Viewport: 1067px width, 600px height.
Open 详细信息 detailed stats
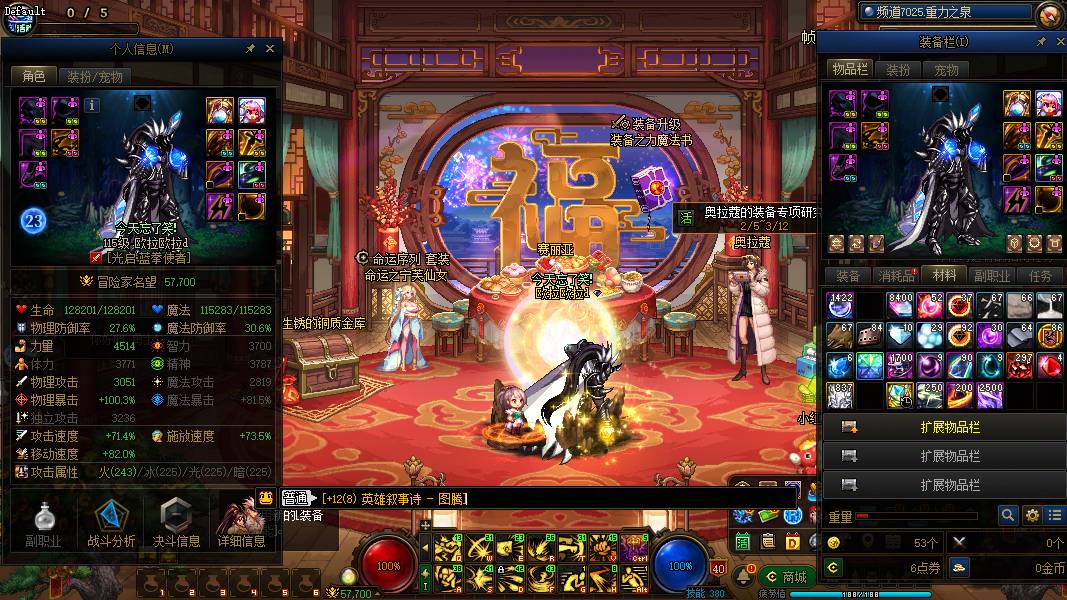(241, 525)
